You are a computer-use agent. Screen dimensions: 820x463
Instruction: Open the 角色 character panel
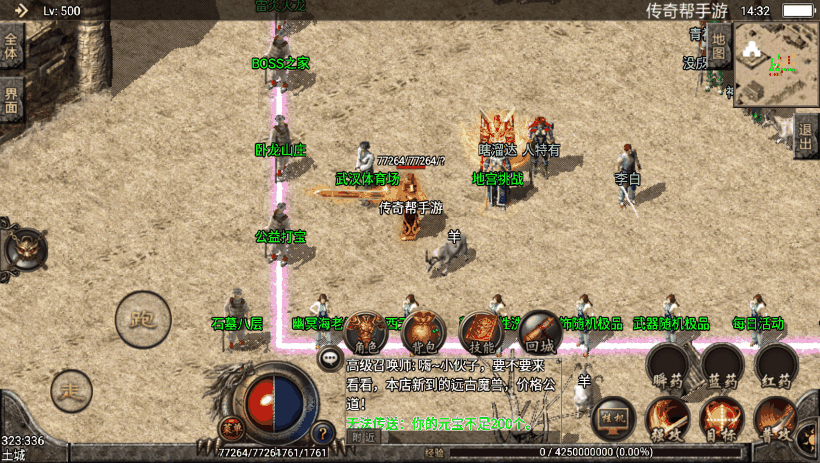367,330
